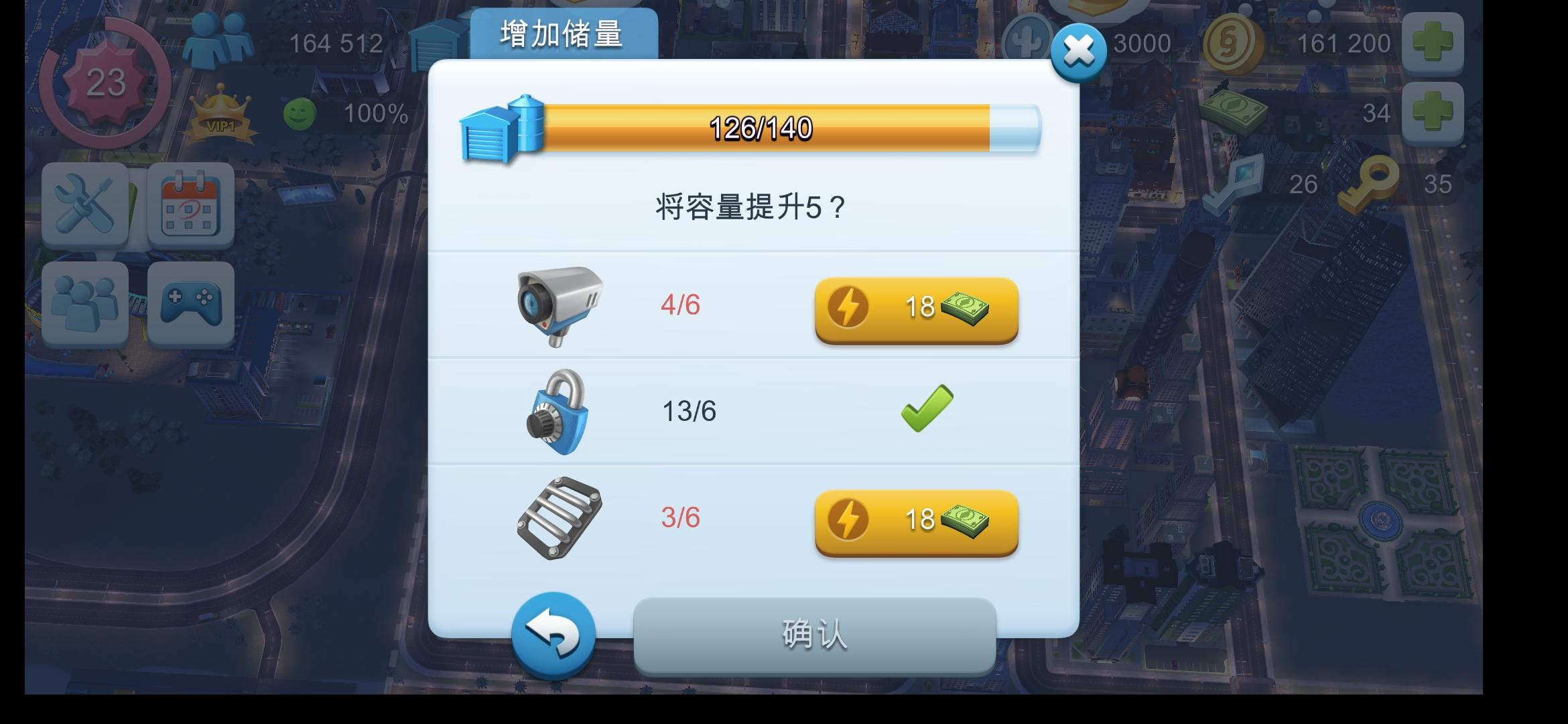Buy missing metal bars for 18 SimCash
The width and height of the screenshot is (1568, 724).
(915, 522)
